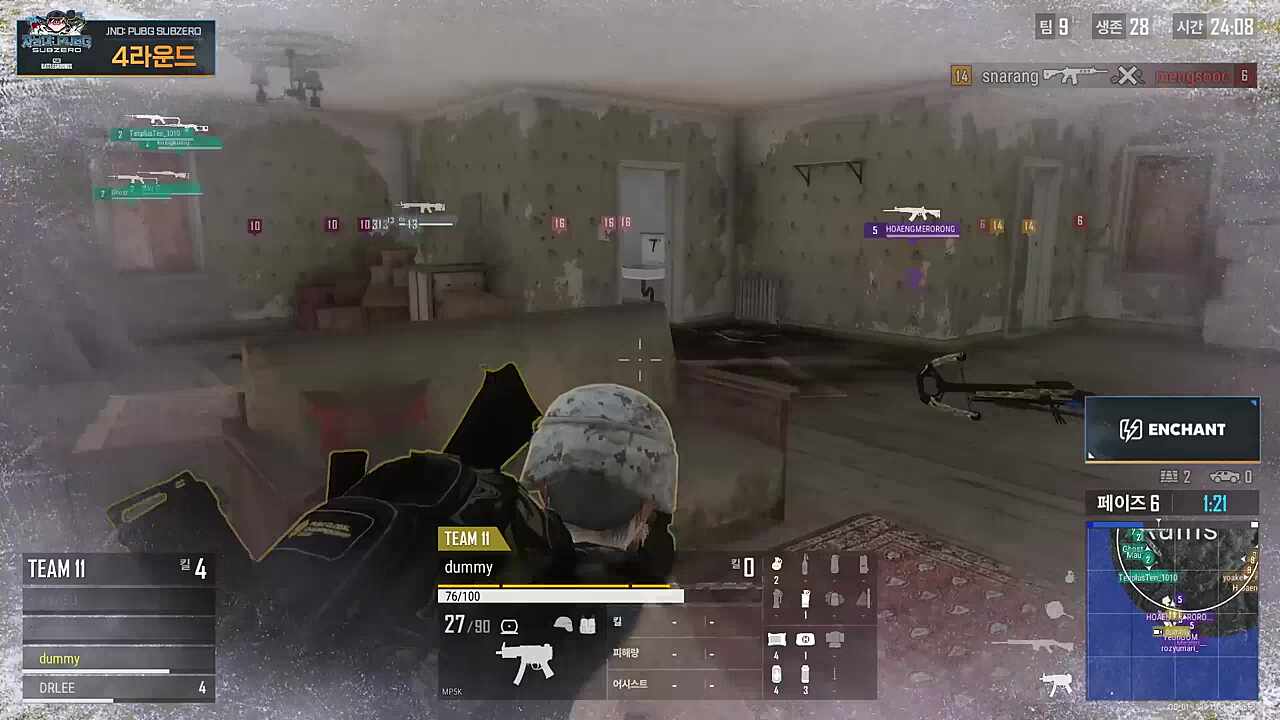Select DRLEE in the Team 11 roster
The height and width of the screenshot is (720, 1280).
[118, 688]
